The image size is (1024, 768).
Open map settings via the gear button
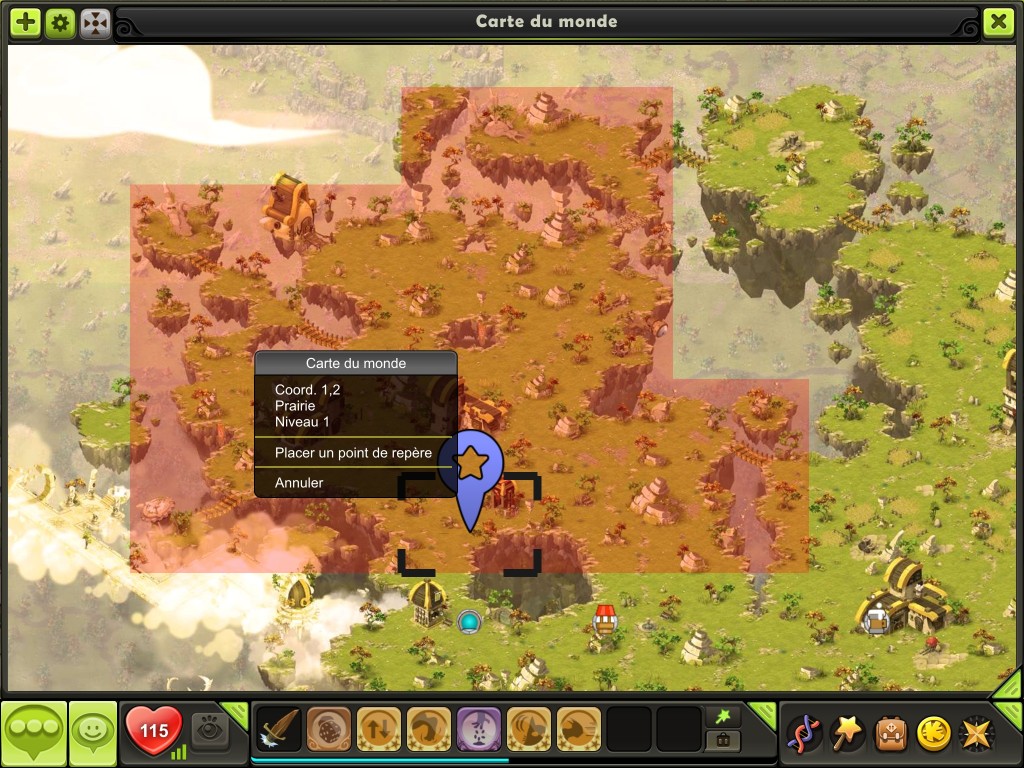(x=60, y=22)
